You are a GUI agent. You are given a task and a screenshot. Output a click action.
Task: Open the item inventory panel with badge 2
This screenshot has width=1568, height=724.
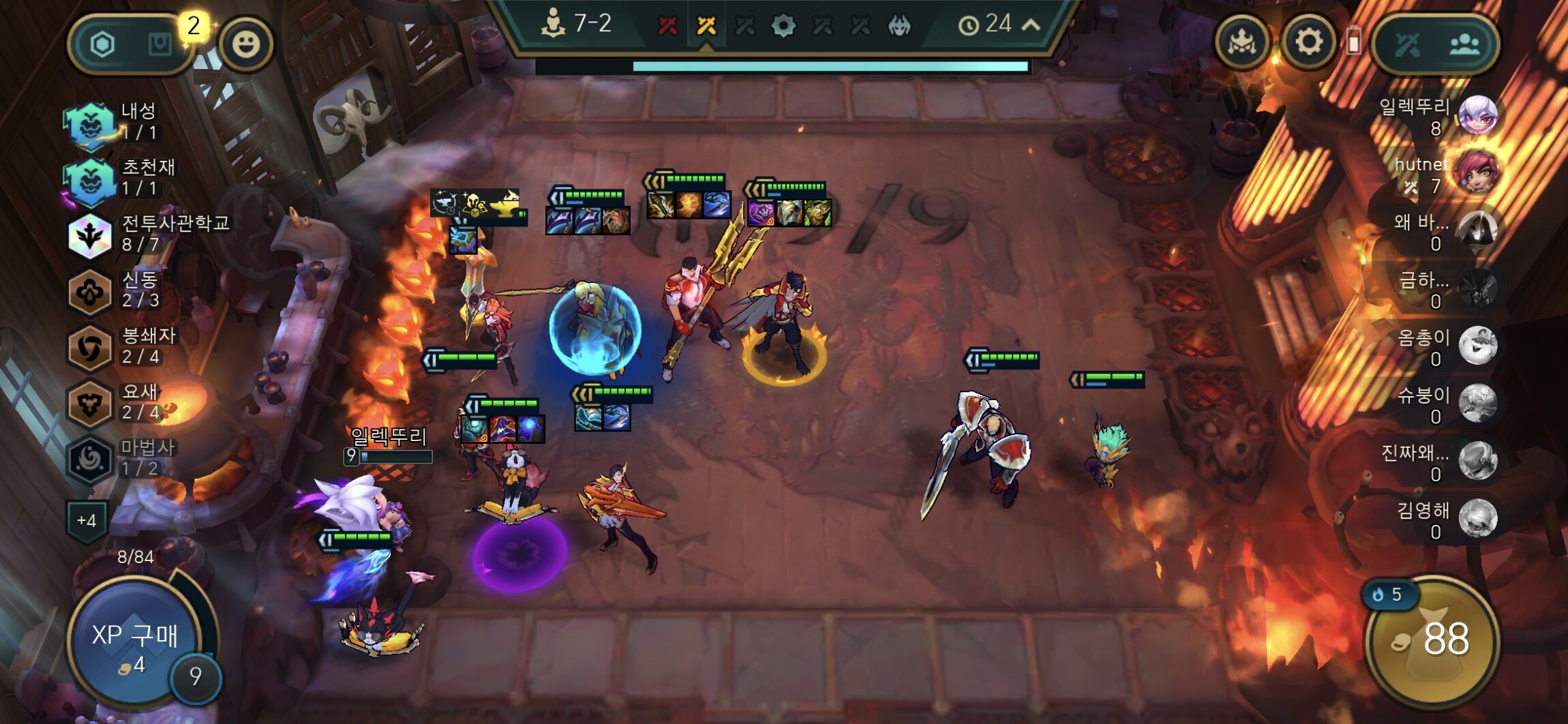(131, 45)
